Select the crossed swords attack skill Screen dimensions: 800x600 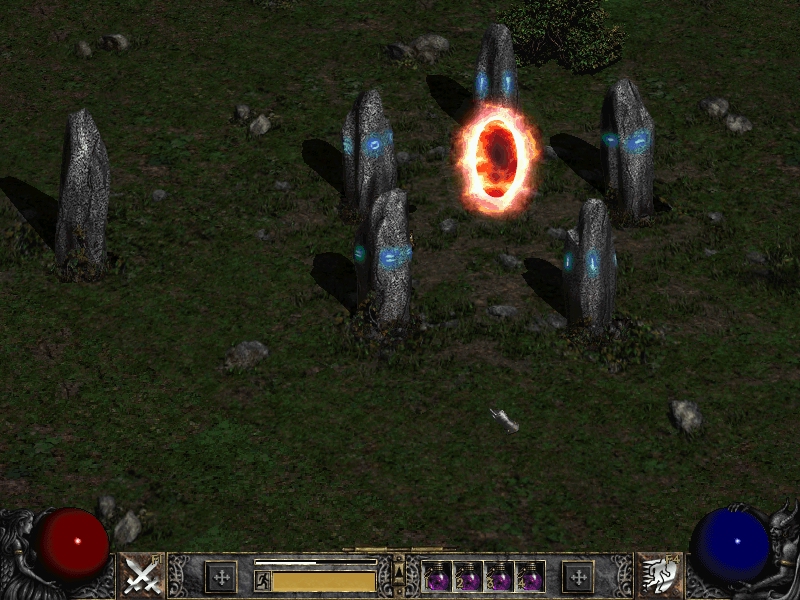coord(142,575)
